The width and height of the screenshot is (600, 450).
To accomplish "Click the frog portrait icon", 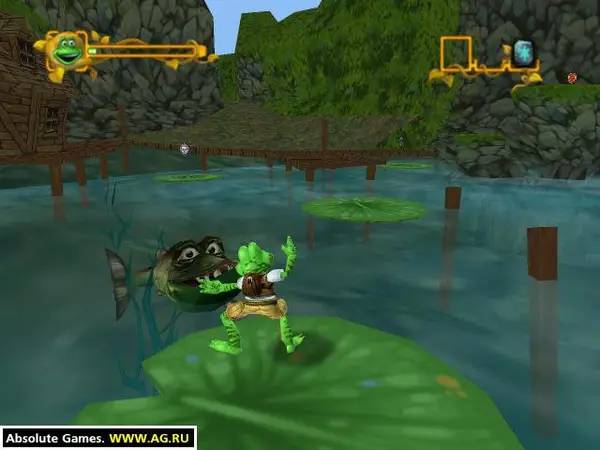I will click(x=68, y=50).
